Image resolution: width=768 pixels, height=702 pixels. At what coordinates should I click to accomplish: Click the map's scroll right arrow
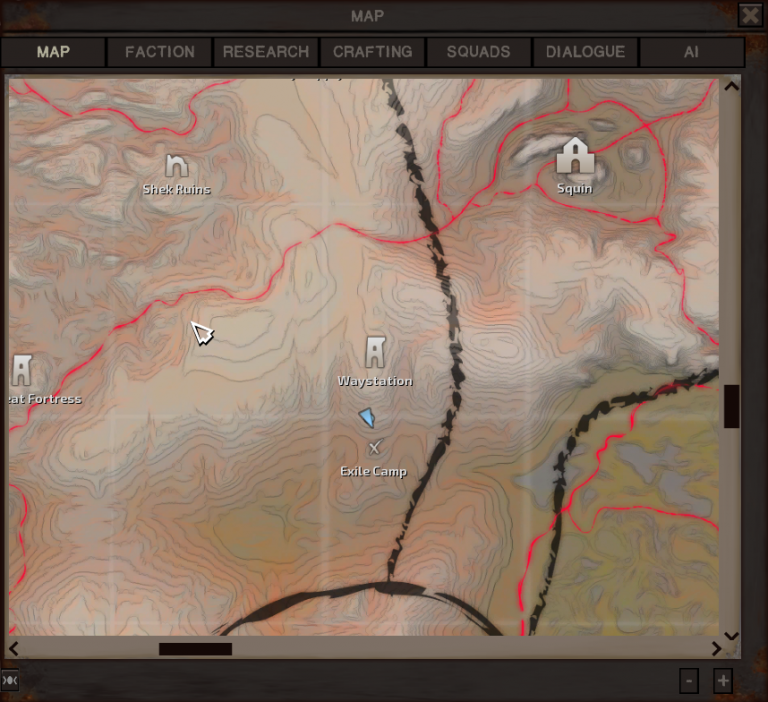pos(716,649)
